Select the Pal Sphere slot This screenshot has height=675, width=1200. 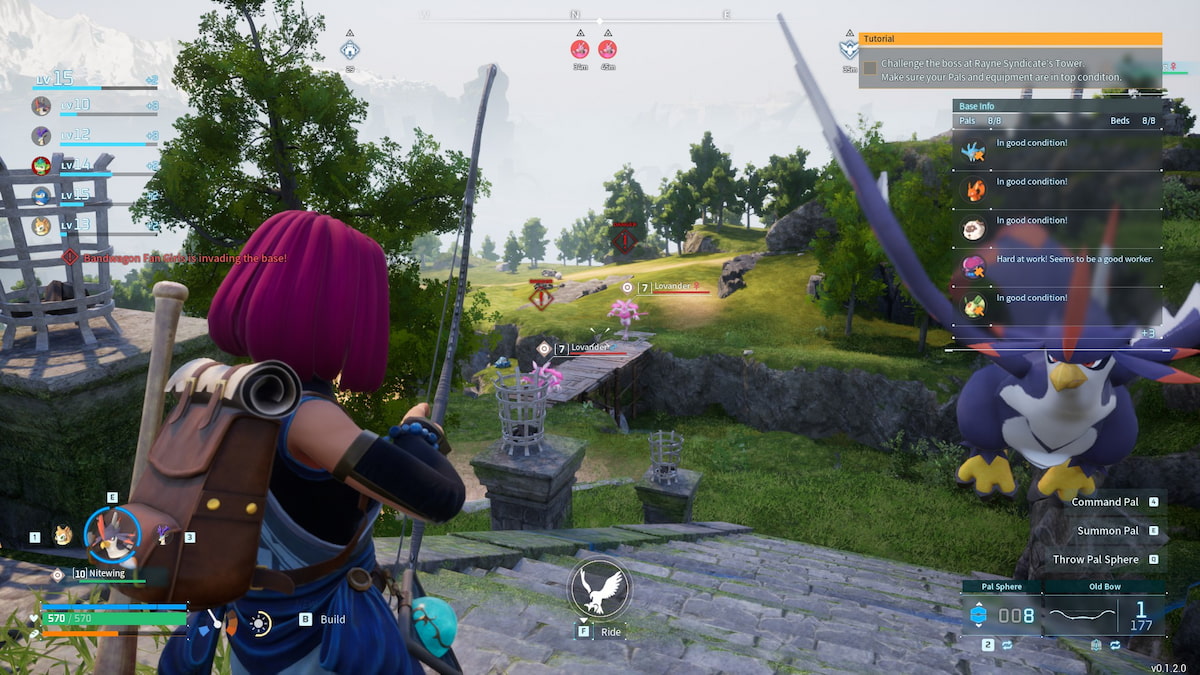pyautogui.click(x=1002, y=614)
